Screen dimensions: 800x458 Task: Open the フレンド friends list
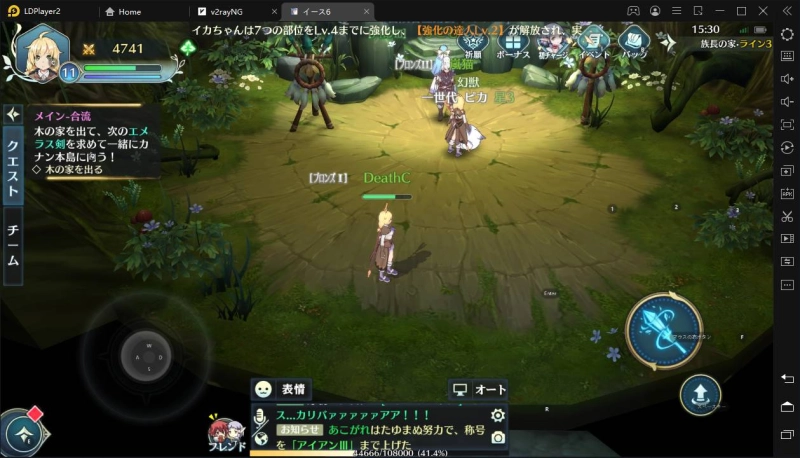pos(224,432)
